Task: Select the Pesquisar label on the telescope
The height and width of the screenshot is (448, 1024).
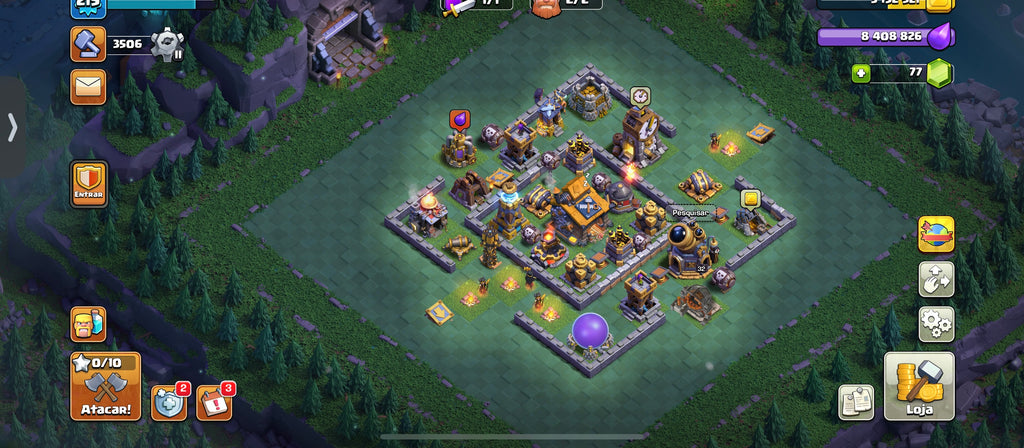Action: tap(689, 213)
